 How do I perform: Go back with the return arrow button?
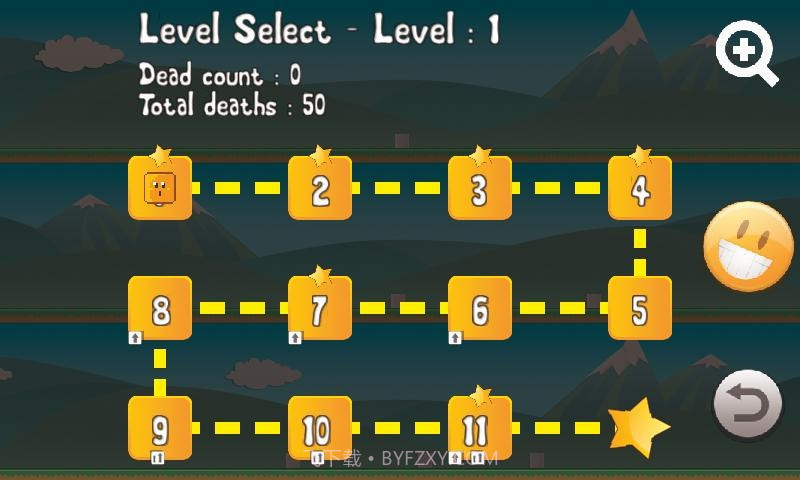coord(747,406)
